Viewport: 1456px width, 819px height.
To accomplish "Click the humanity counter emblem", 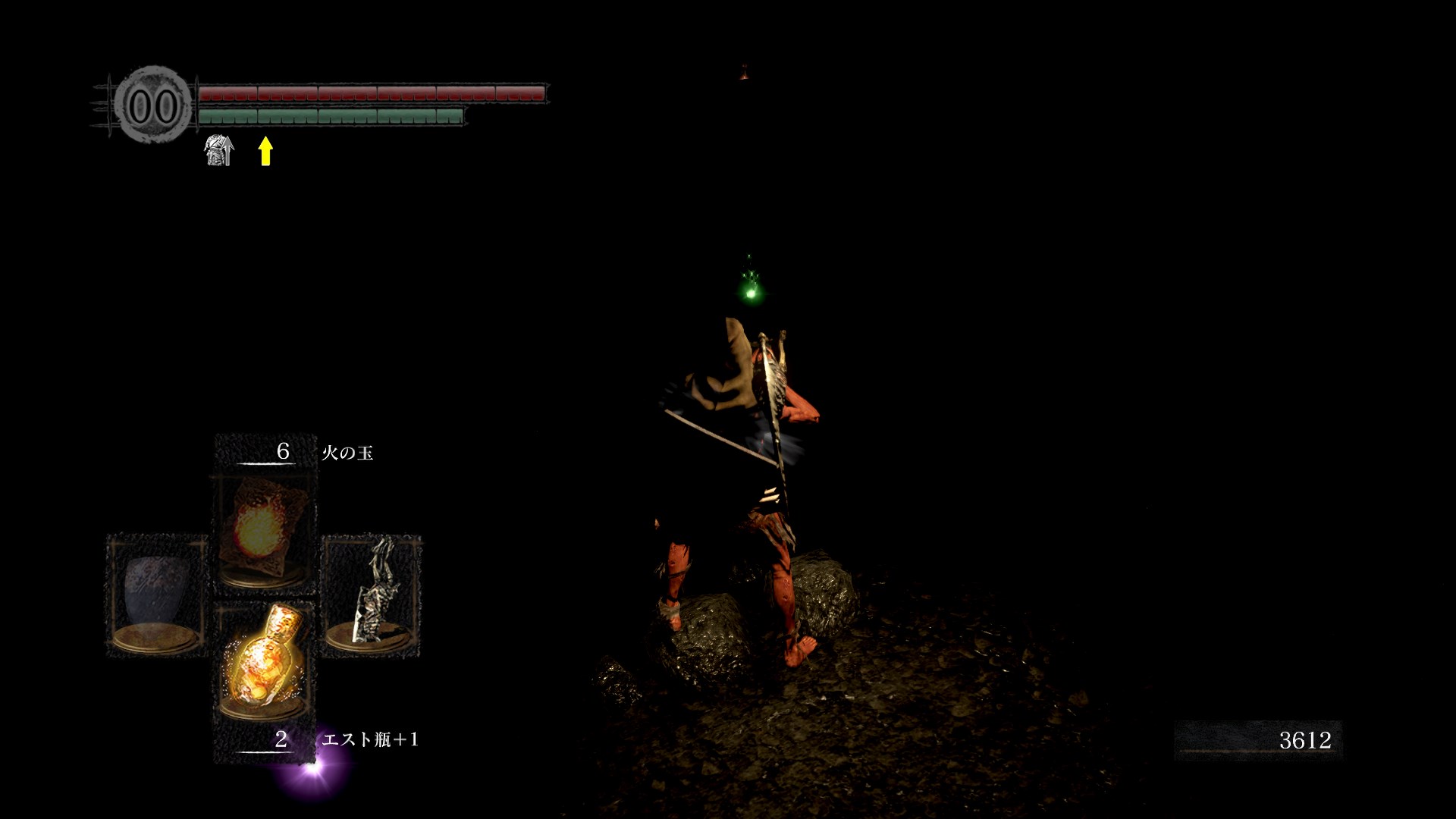I will (153, 105).
